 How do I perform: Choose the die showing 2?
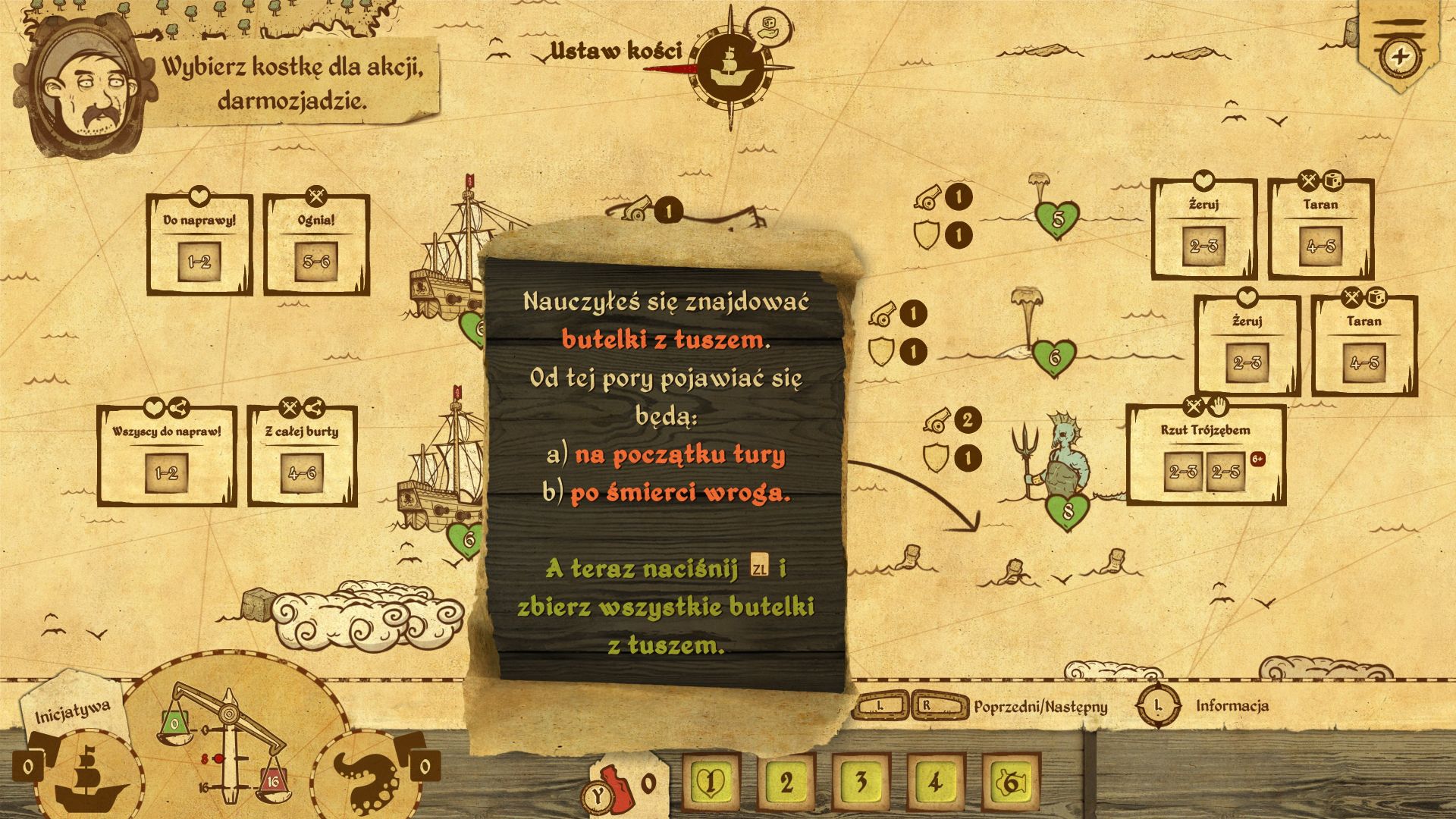(786, 781)
